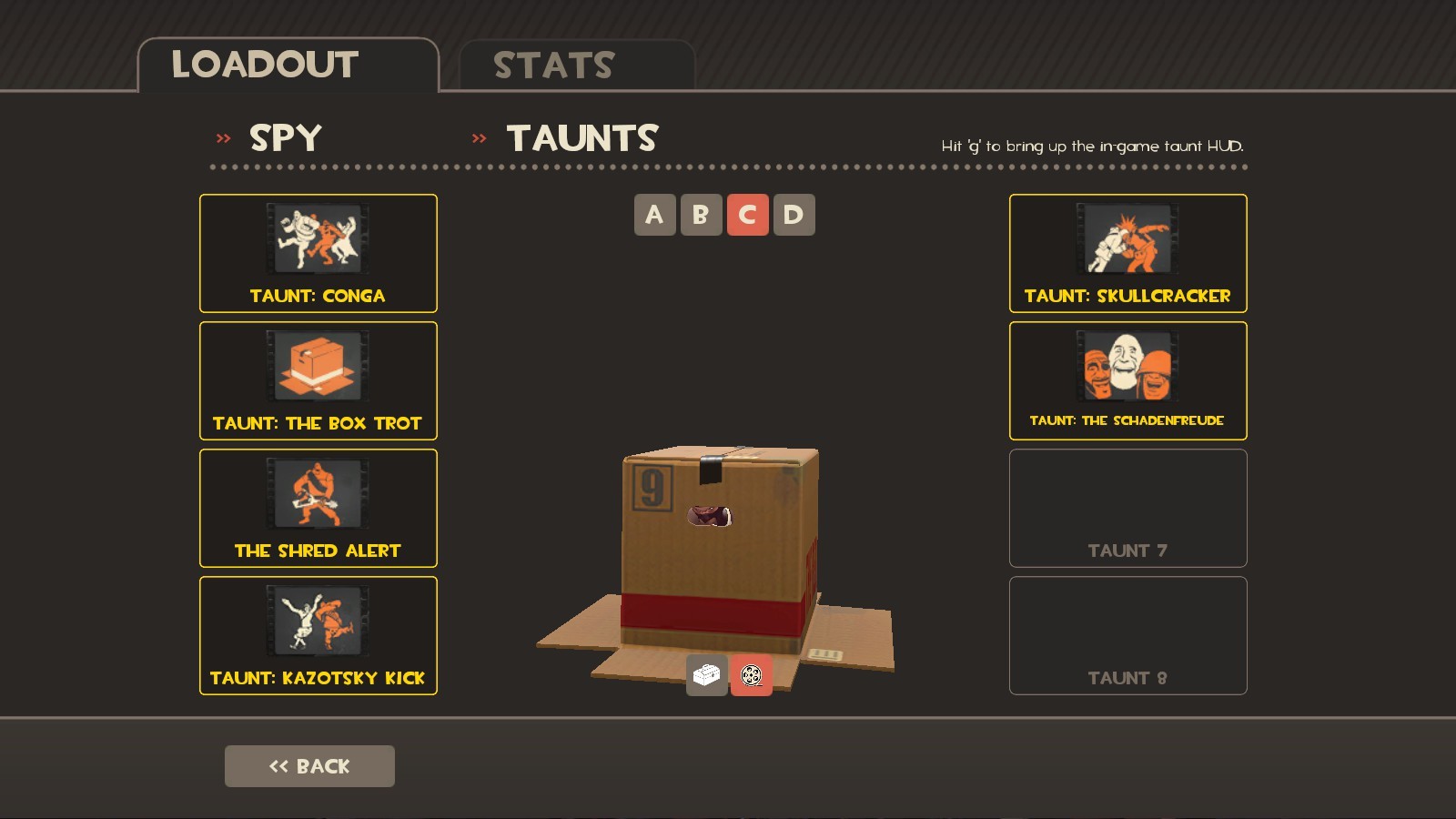This screenshot has width=1456, height=819.
Task: Click the empty Taunt 7 slot
Action: (x=1127, y=508)
